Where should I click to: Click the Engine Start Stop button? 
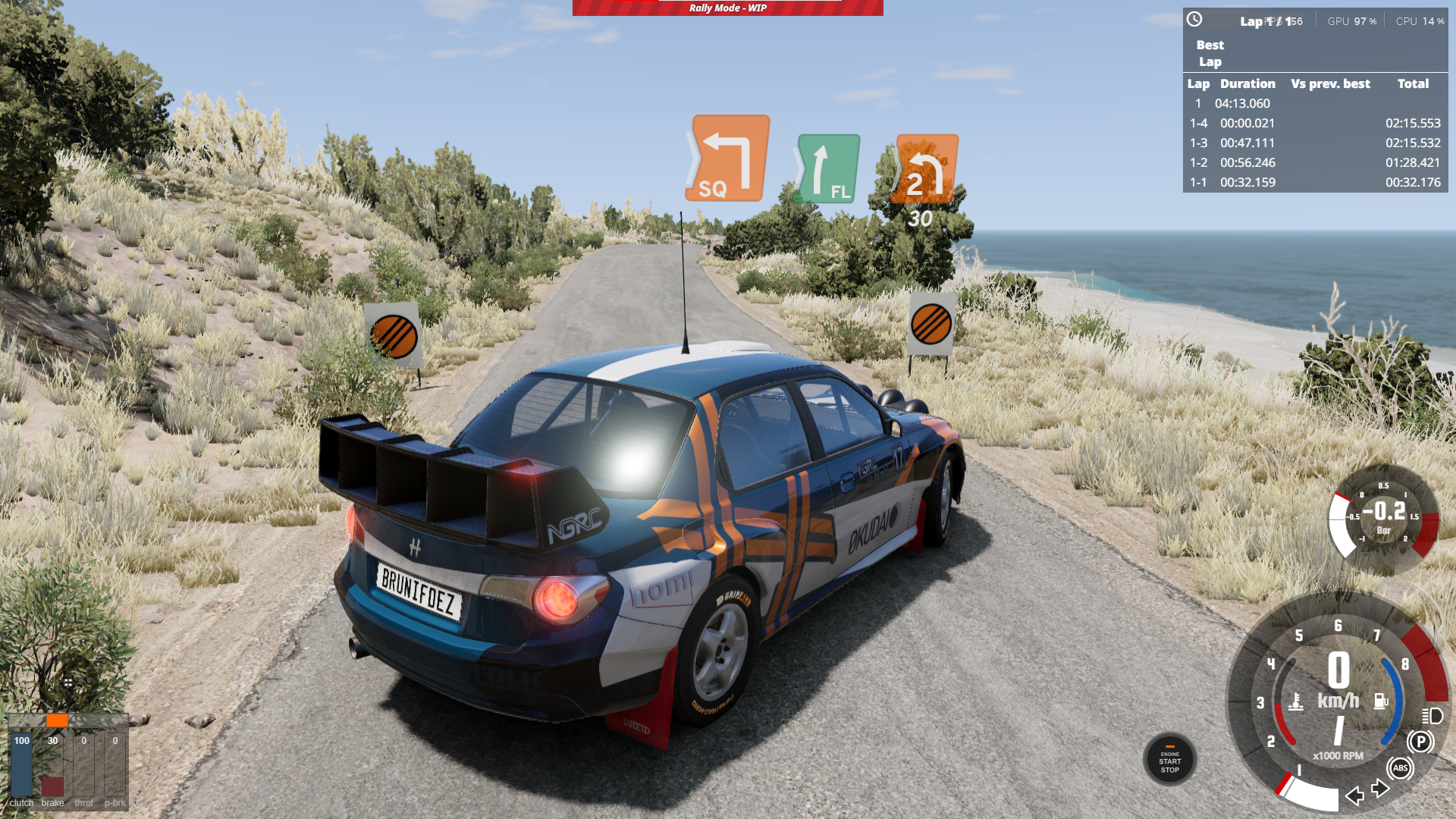tap(1169, 760)
